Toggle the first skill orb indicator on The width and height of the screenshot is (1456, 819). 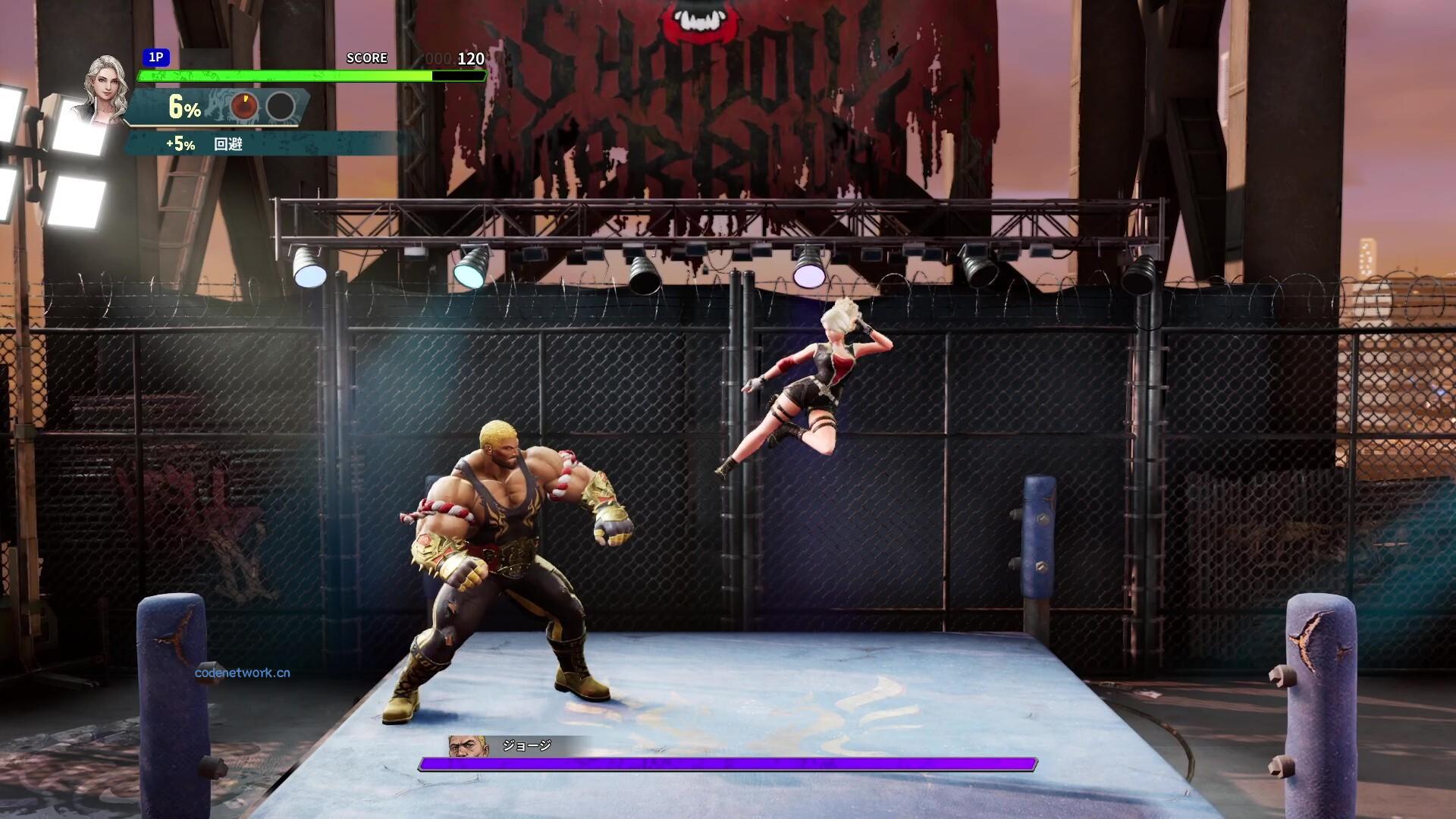(245, 106)
